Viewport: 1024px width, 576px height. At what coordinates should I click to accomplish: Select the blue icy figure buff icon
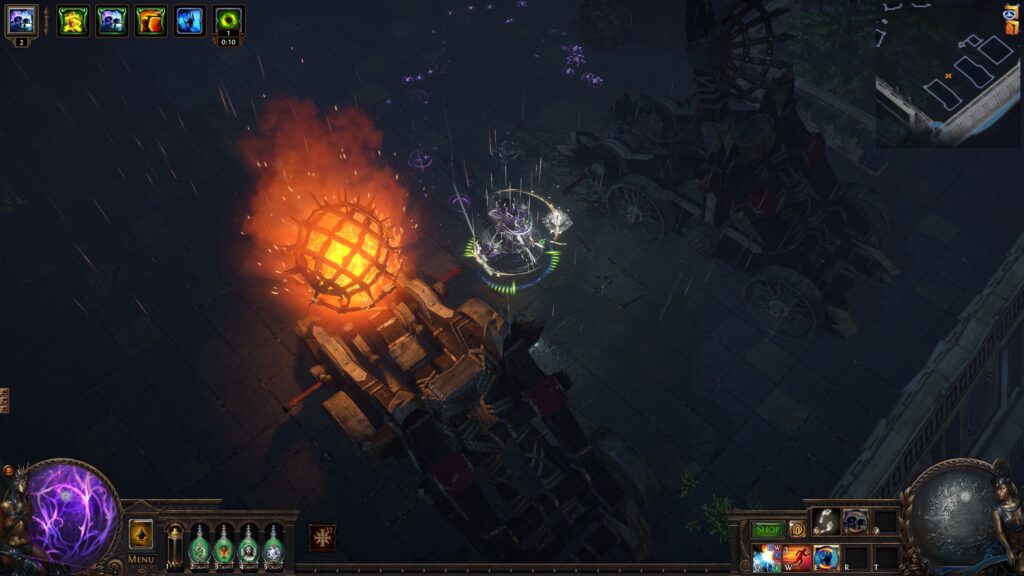190,20
